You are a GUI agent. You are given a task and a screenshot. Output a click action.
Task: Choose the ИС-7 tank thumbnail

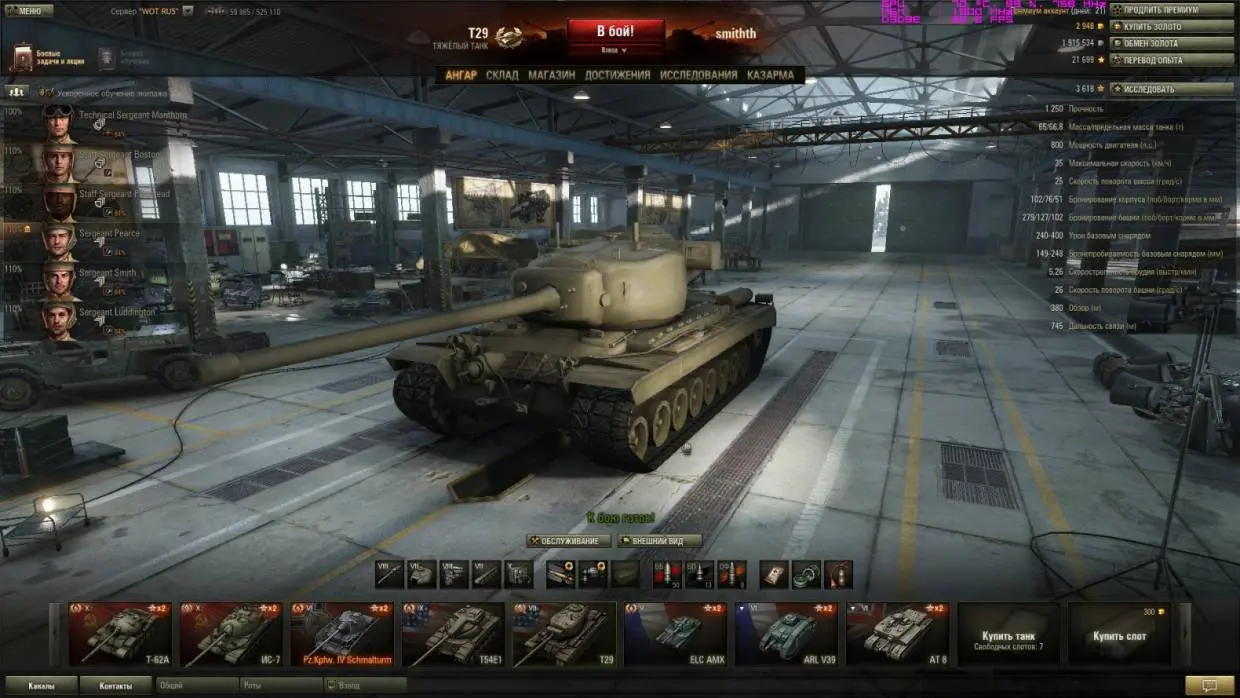point(231,633)
